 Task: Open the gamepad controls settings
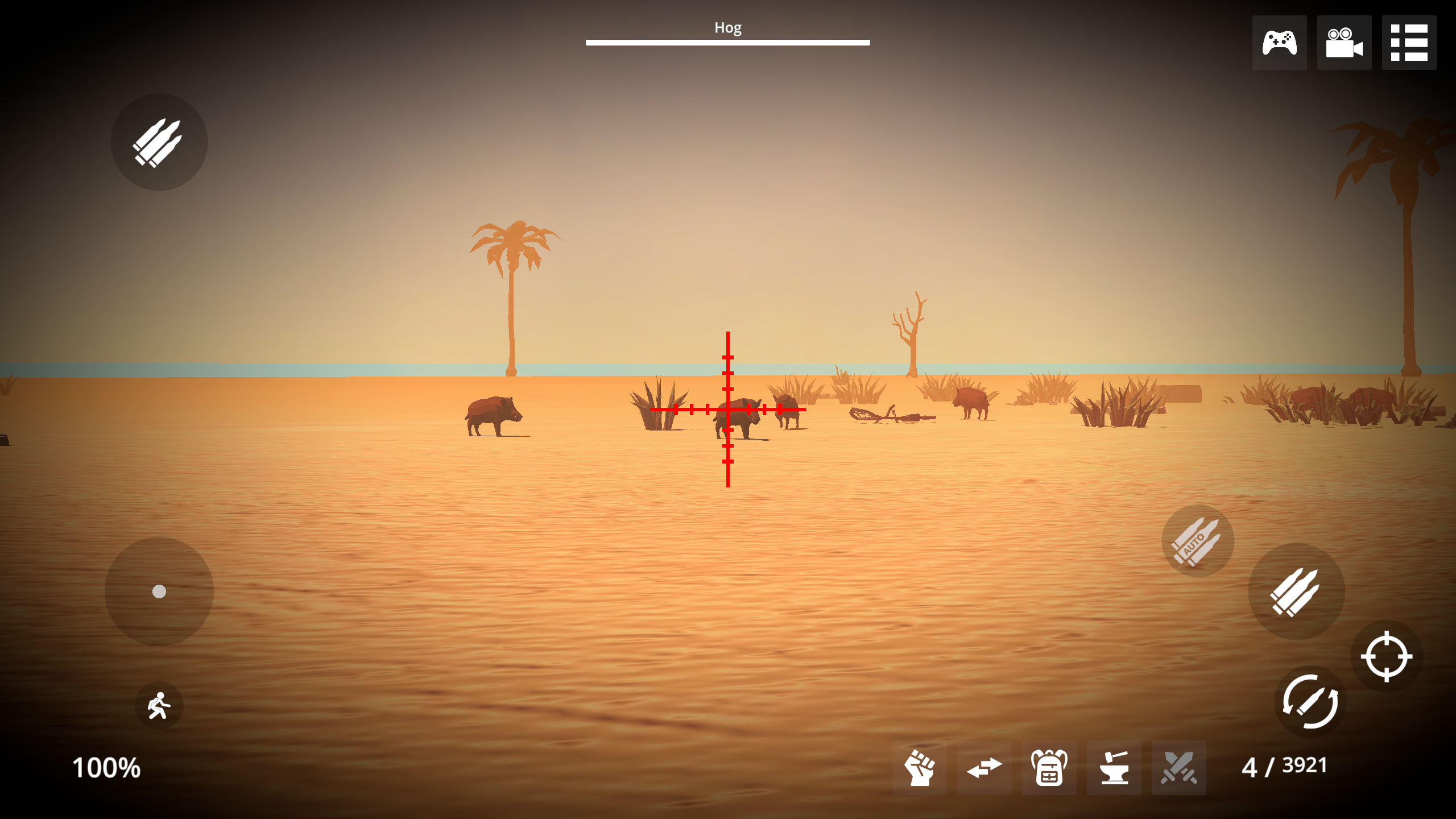(1279, 42)
